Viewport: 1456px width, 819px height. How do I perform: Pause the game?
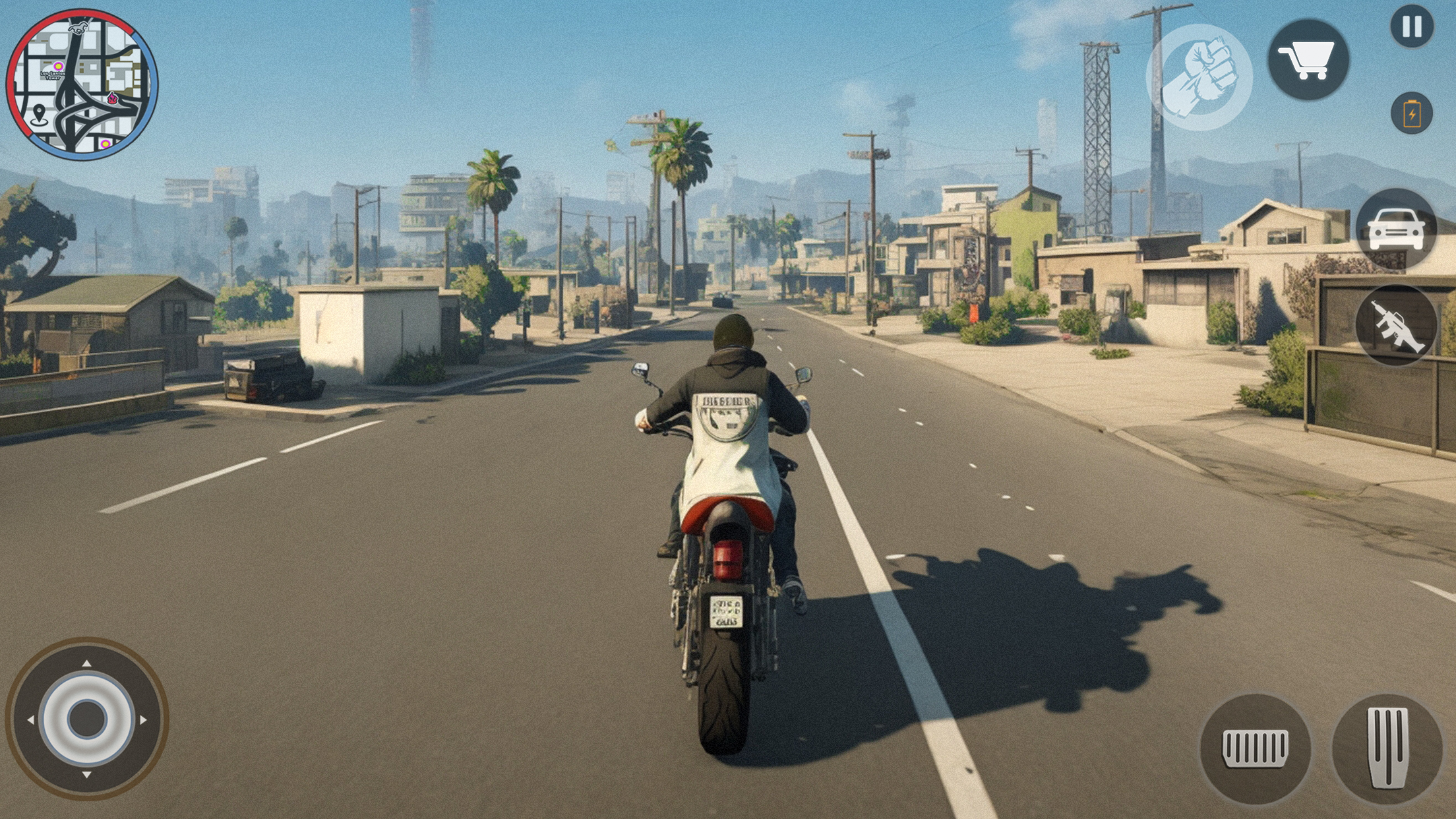point(1412,27)
